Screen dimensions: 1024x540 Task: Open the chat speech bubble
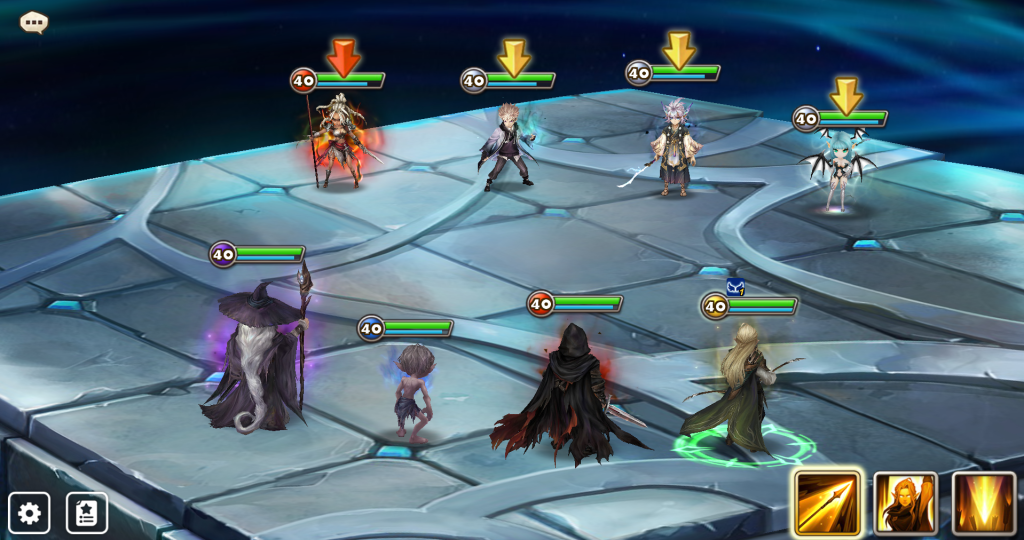(x=34, y=22)
